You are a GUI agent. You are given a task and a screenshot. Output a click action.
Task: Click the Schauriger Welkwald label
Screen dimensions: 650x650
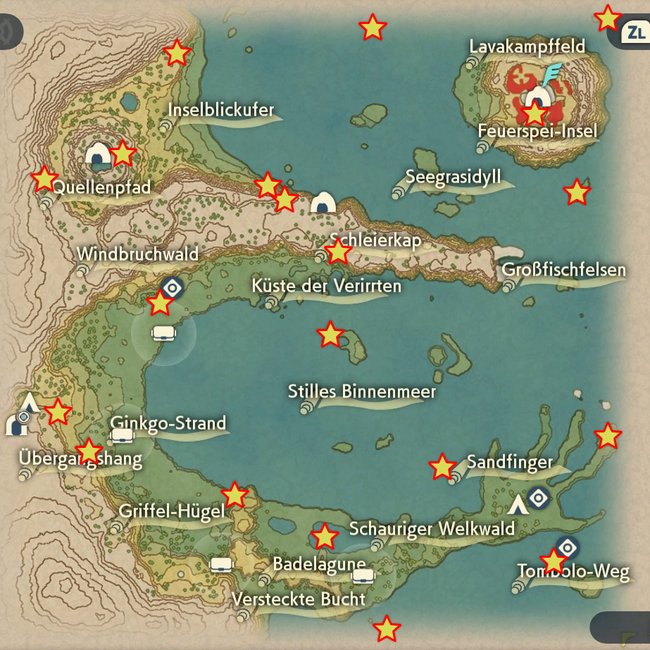click(432, 529)
